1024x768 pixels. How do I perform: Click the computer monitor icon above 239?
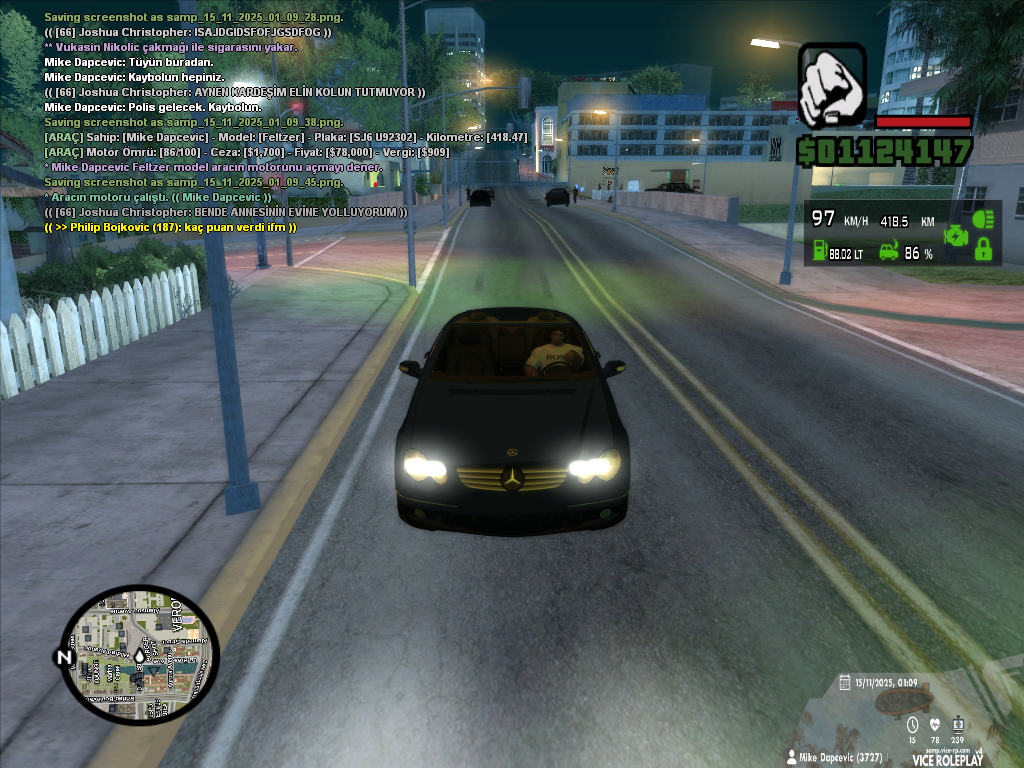tap(958, 725)
